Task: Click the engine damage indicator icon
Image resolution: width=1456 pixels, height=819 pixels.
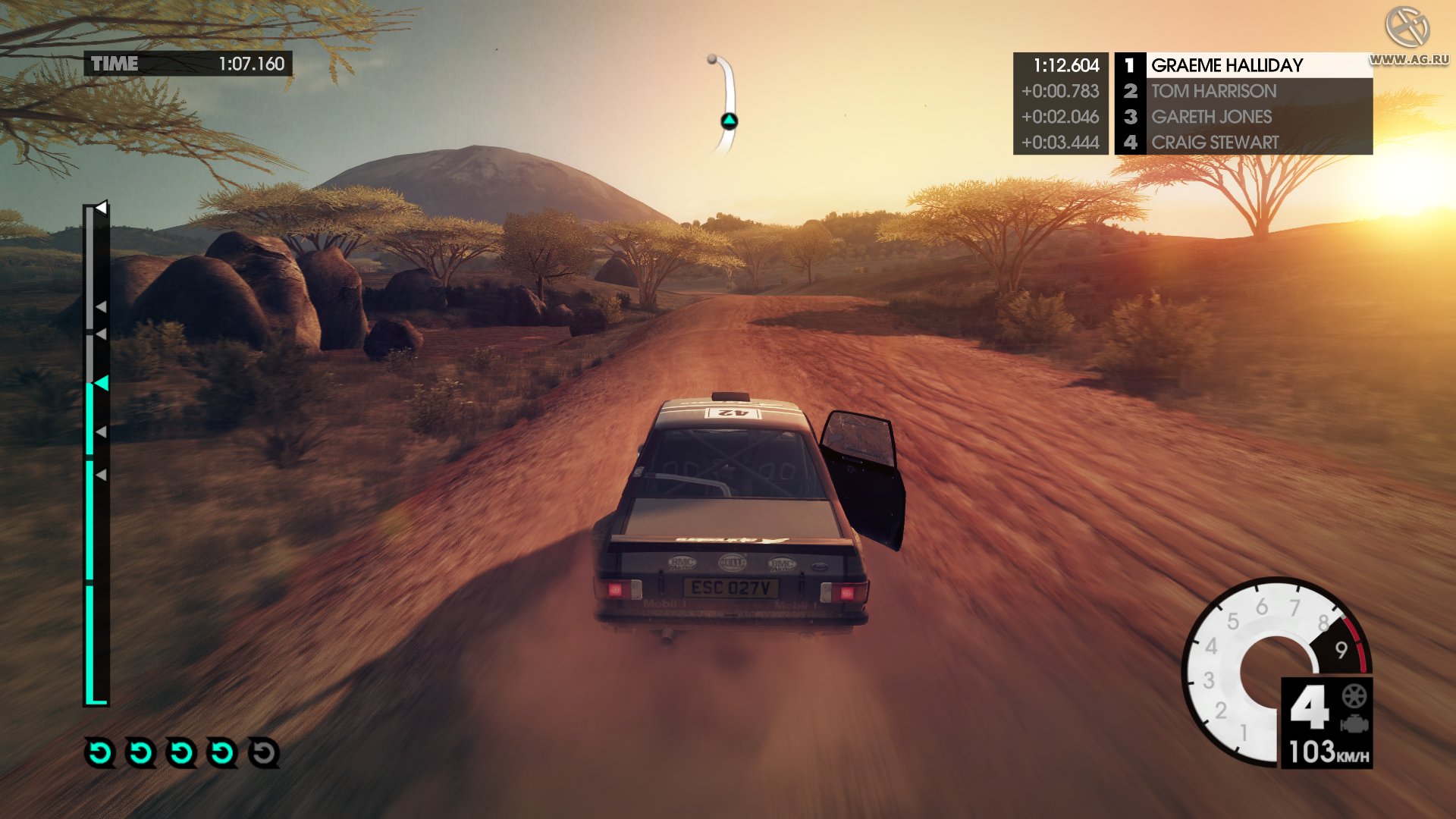Action: 1354,724
